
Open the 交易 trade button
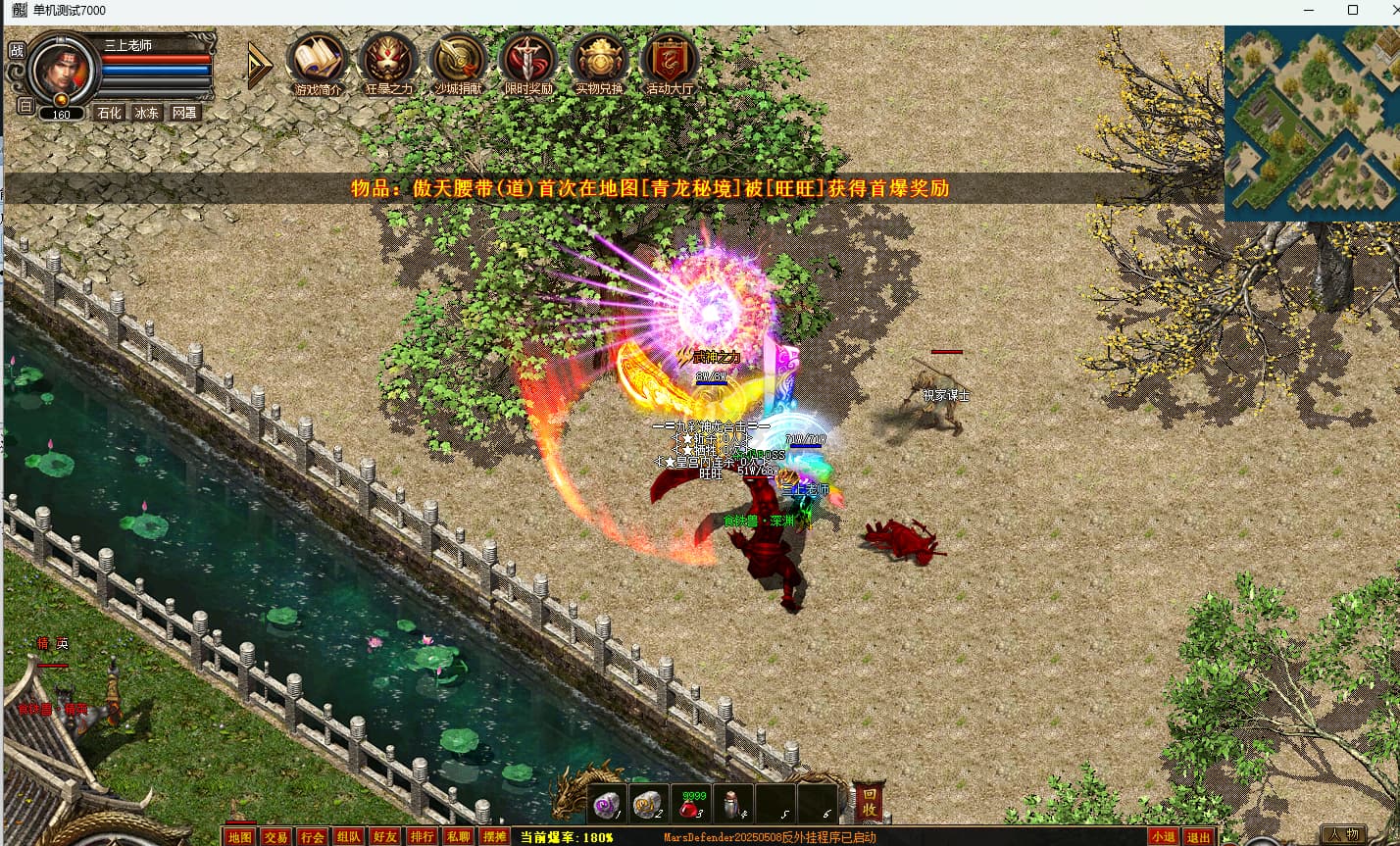[275, 837]
